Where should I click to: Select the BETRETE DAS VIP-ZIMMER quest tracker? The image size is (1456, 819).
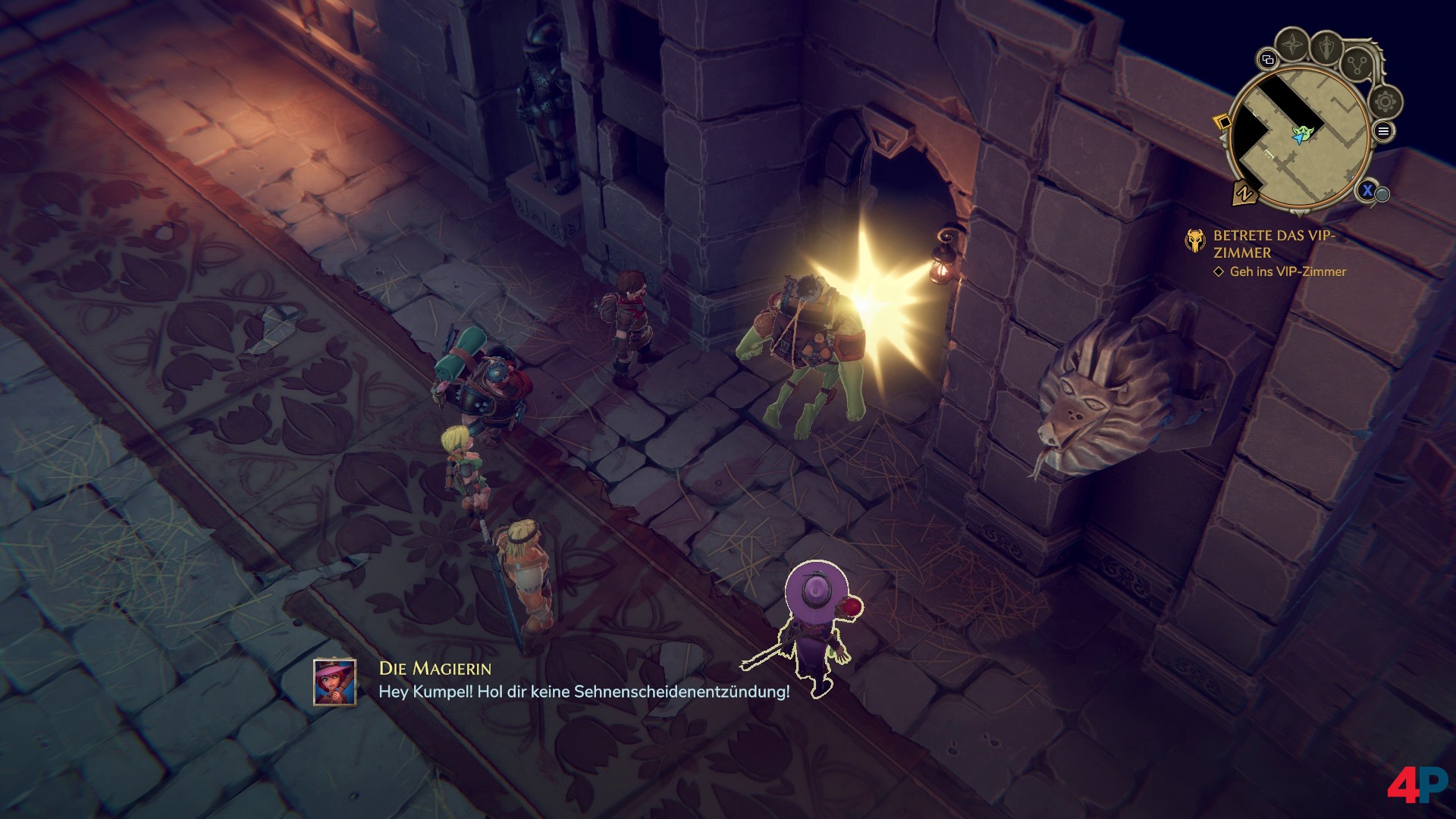coord(1274,244)
